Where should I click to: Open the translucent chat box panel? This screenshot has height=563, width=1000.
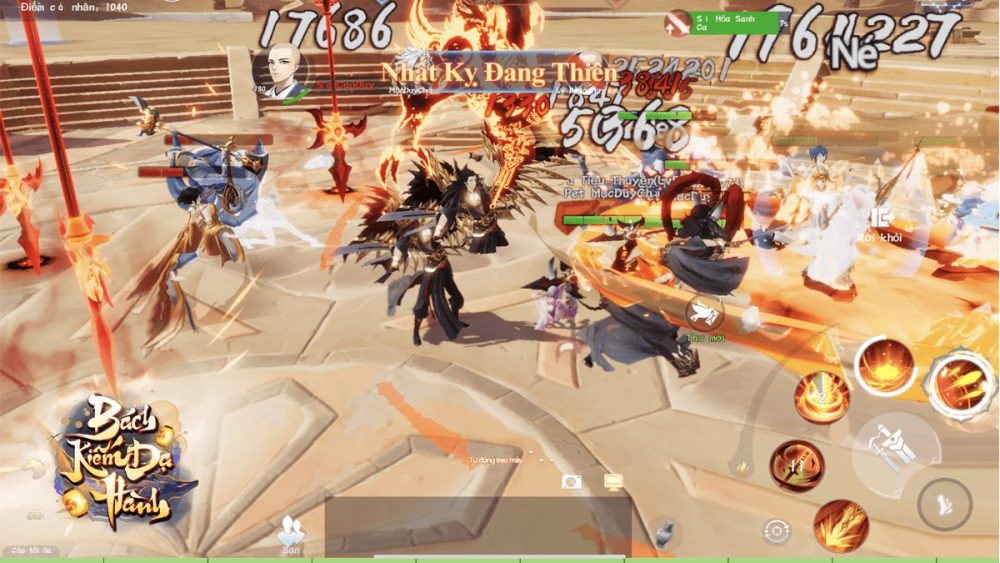click(477, 526)
